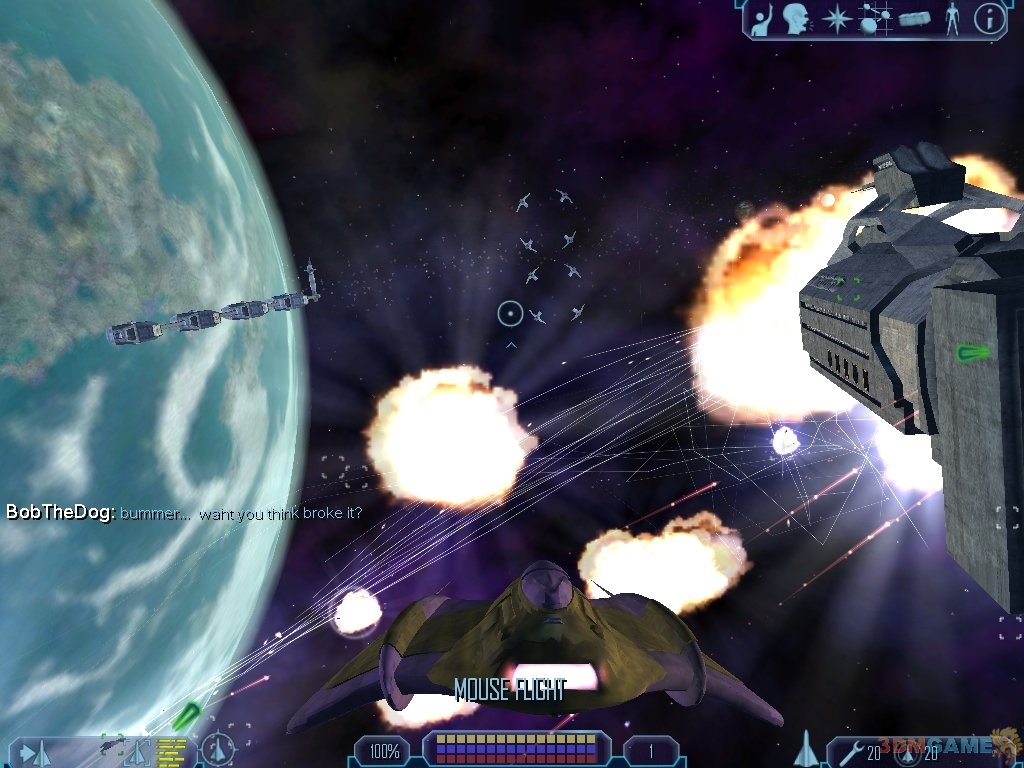Open the standing figure reputation icon
1024x768 pixels.
951,18
